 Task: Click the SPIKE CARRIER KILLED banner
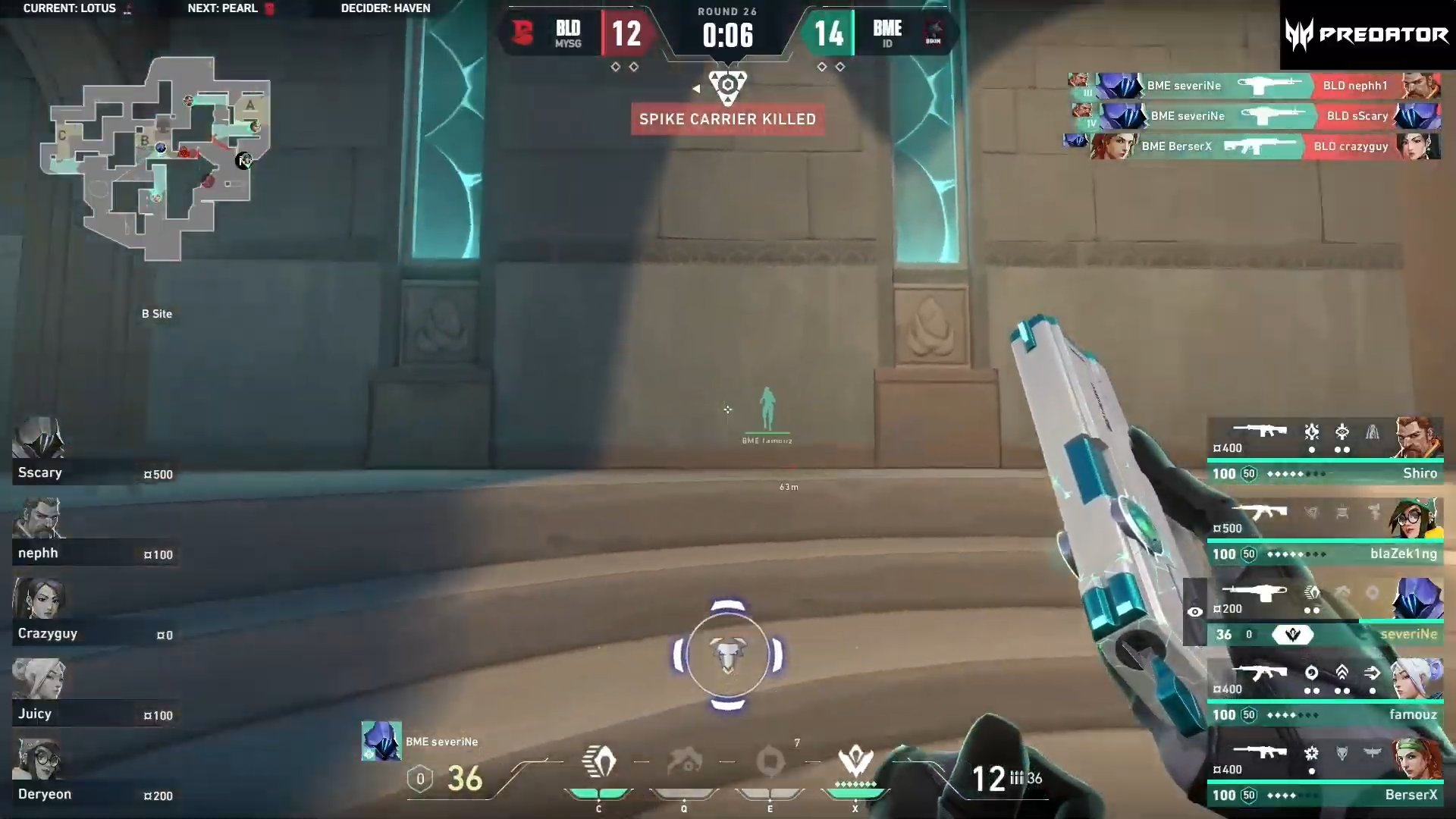726,119
